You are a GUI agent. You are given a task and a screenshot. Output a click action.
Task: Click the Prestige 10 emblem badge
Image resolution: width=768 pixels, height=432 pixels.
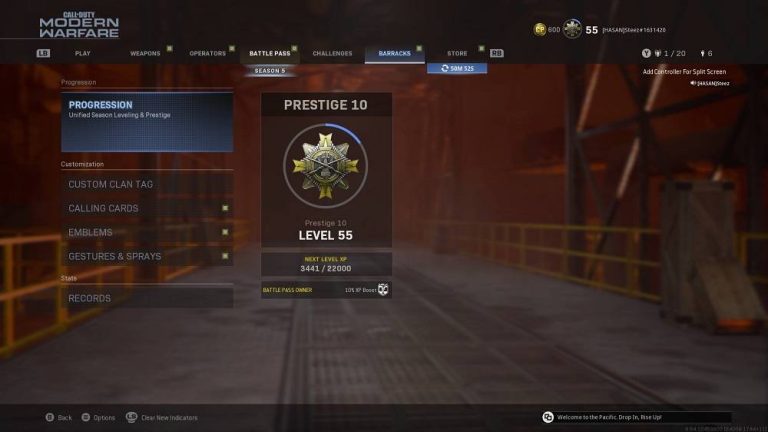click(x=325, y=165)
